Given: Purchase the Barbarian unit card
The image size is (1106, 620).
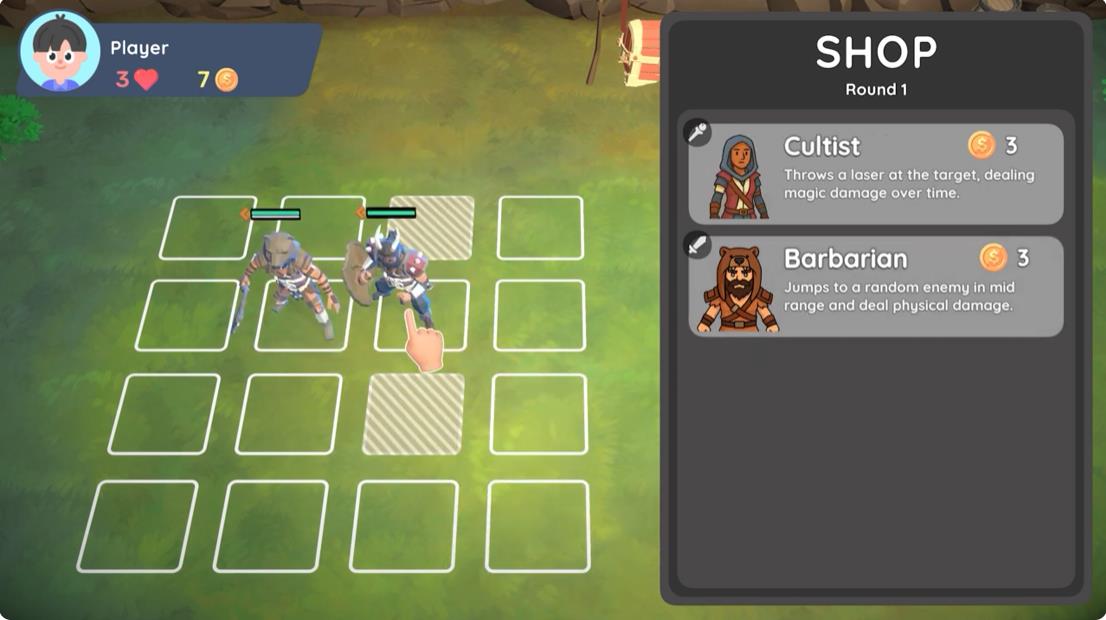Looking at the screenshot, I should 875,286.
